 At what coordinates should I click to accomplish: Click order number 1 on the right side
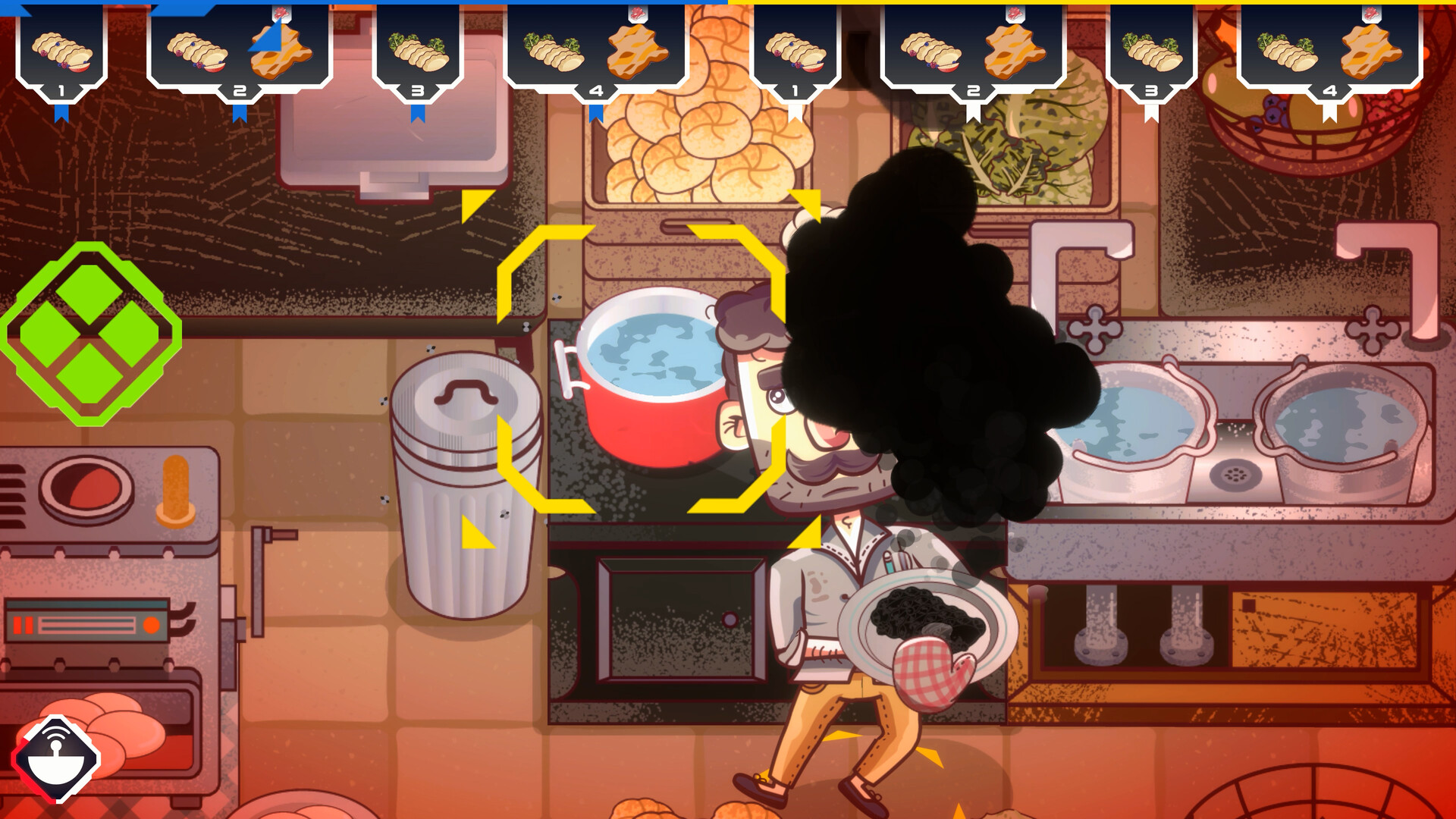(x=796, y=89)
